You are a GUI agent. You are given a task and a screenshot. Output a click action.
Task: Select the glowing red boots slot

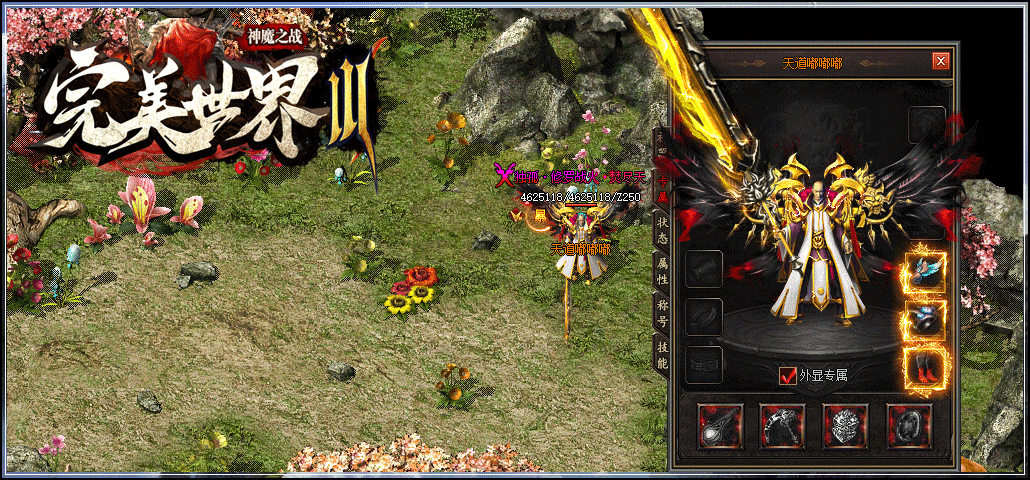click(x=925, y=365)
